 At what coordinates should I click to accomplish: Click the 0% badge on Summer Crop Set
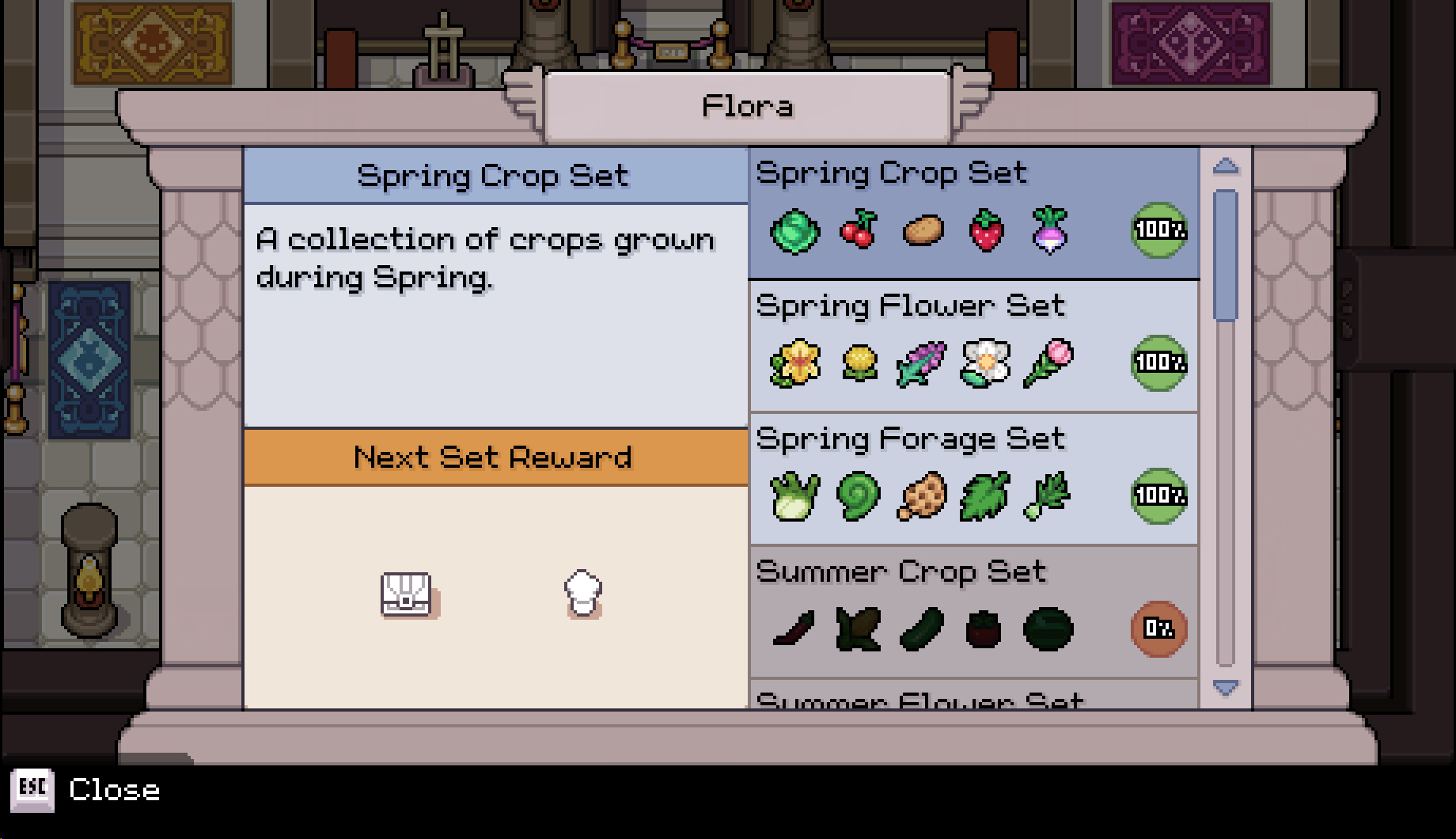tap(1157, 628)
